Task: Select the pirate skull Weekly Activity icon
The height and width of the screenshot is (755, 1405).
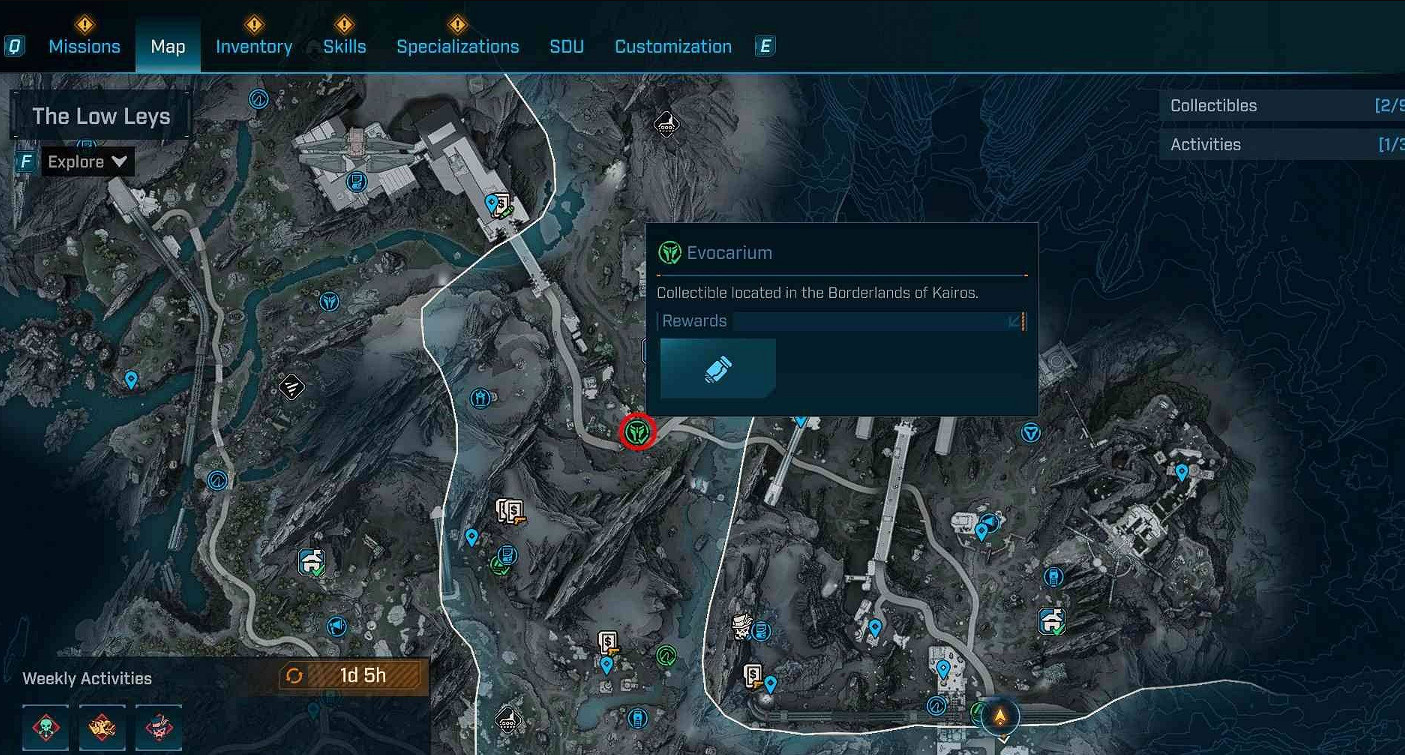Action: pos(158,728)
